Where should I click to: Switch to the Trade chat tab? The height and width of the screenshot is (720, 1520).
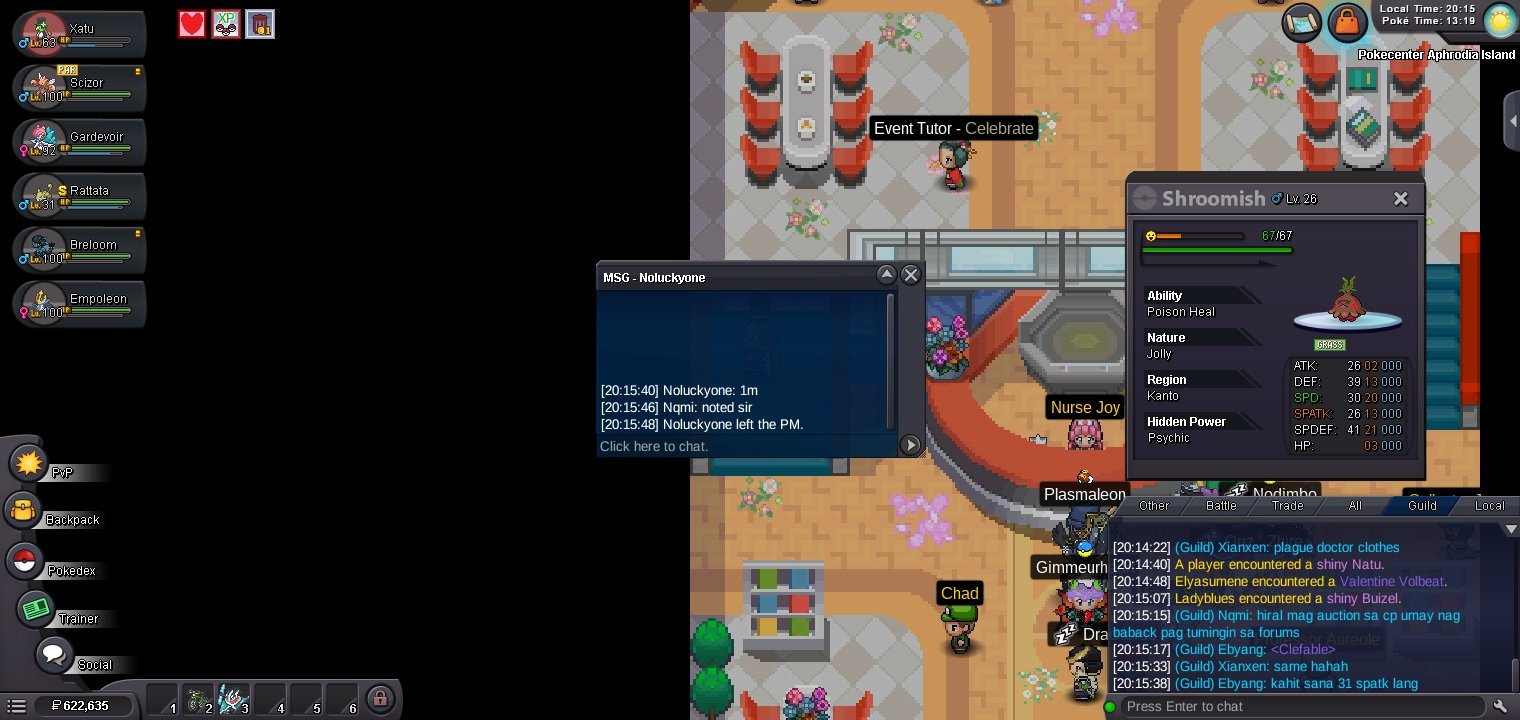tap(1287, 506)
